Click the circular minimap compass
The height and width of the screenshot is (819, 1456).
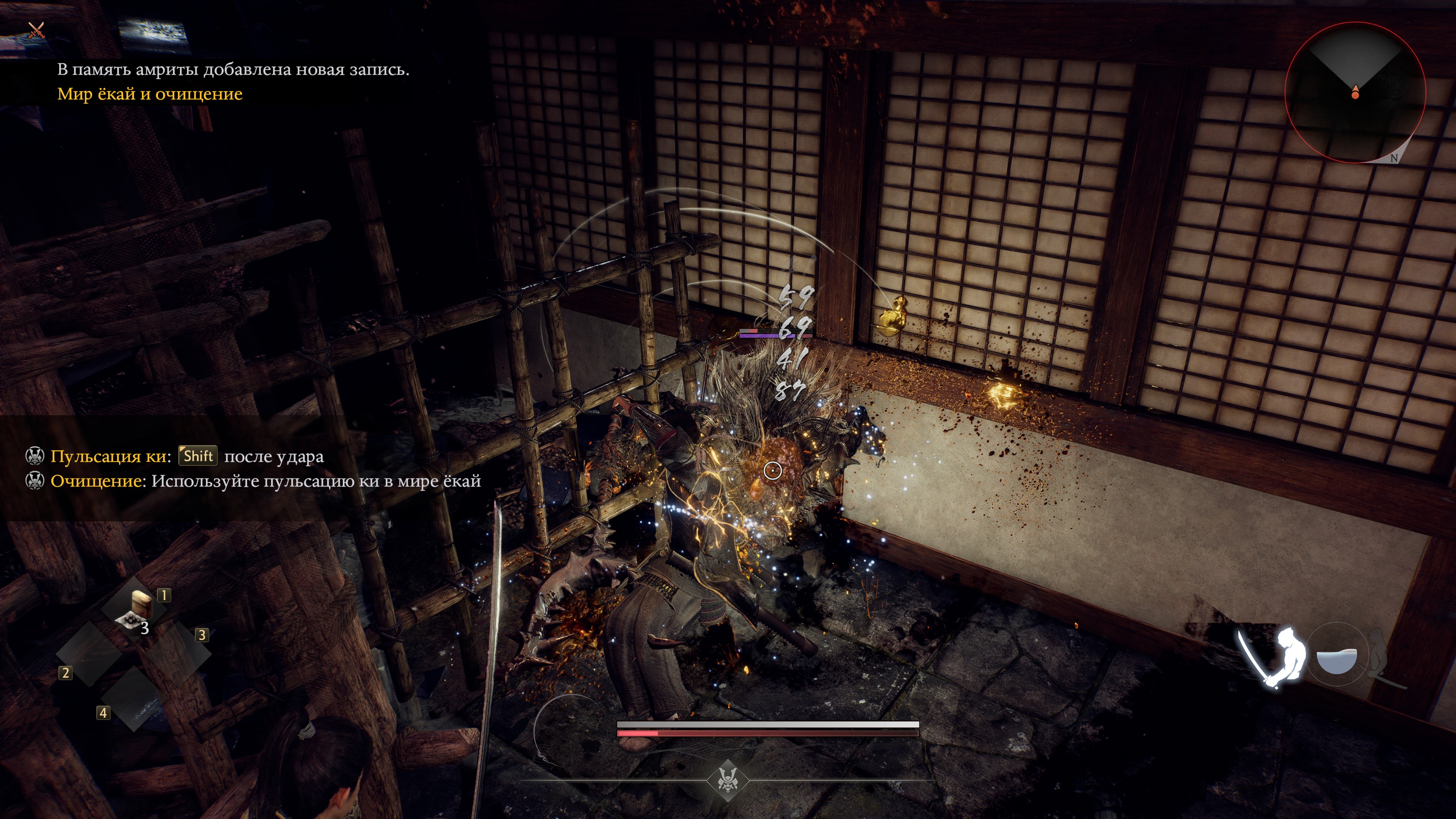pyautogui.click(x=1355, y=93)
